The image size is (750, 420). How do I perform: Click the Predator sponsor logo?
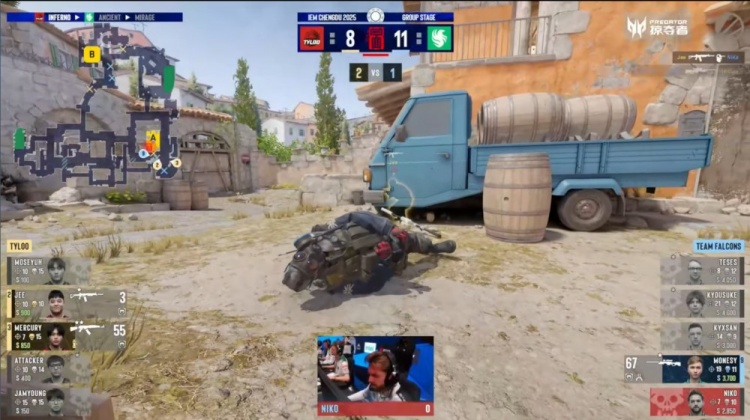(657, 27)
